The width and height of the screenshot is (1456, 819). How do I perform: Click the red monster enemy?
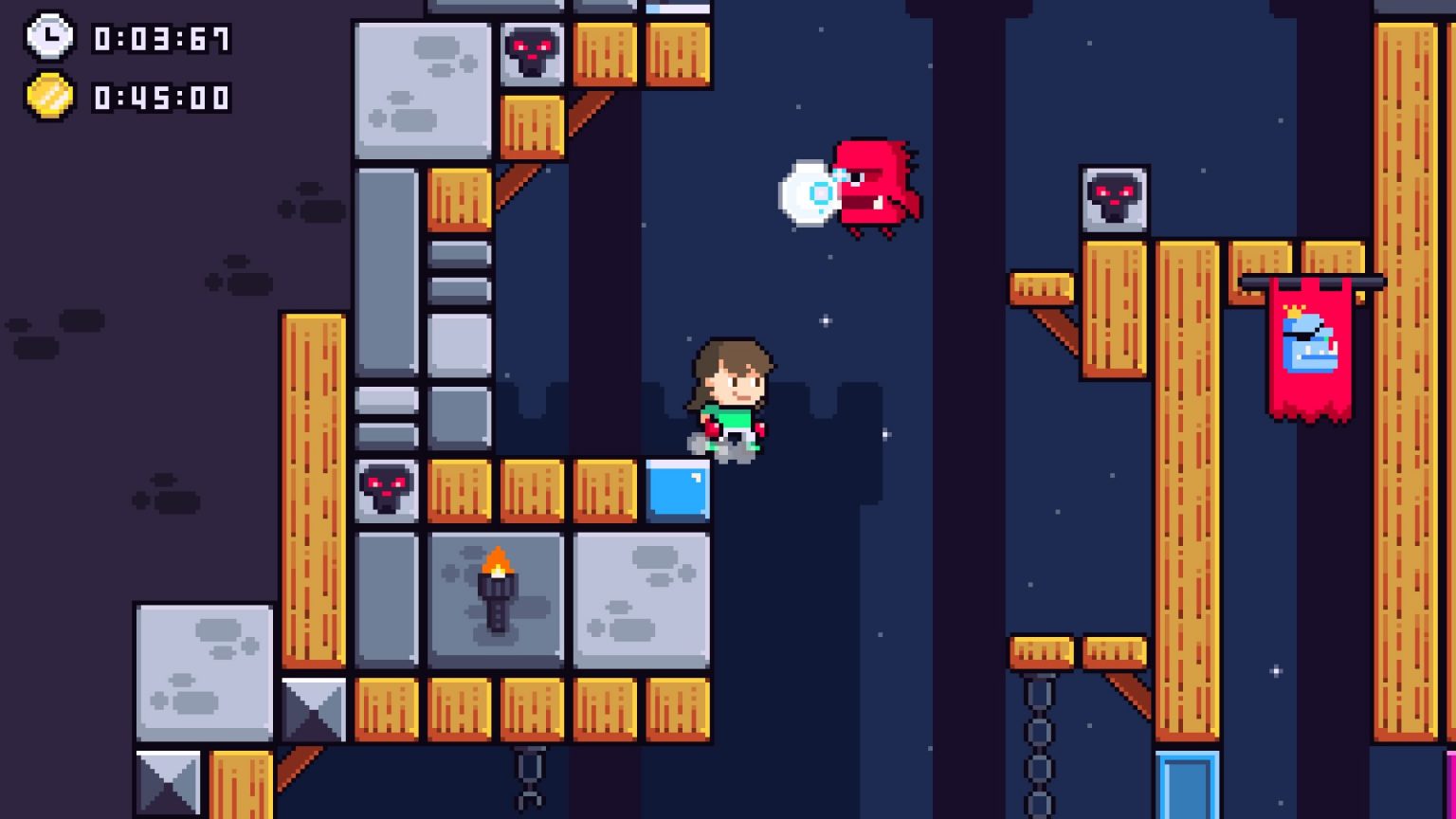point(874,187)
